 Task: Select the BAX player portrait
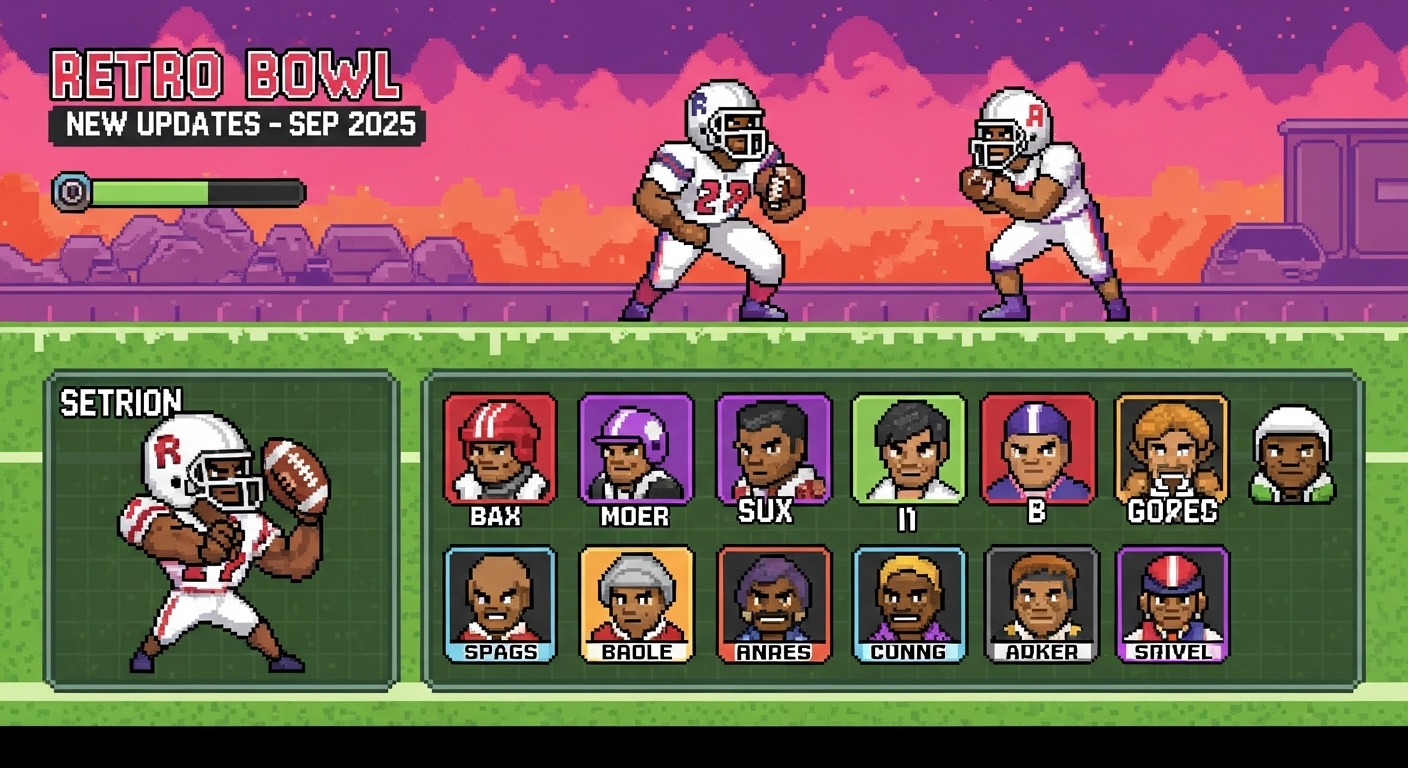pyautogui.click(x=500, y=448)
